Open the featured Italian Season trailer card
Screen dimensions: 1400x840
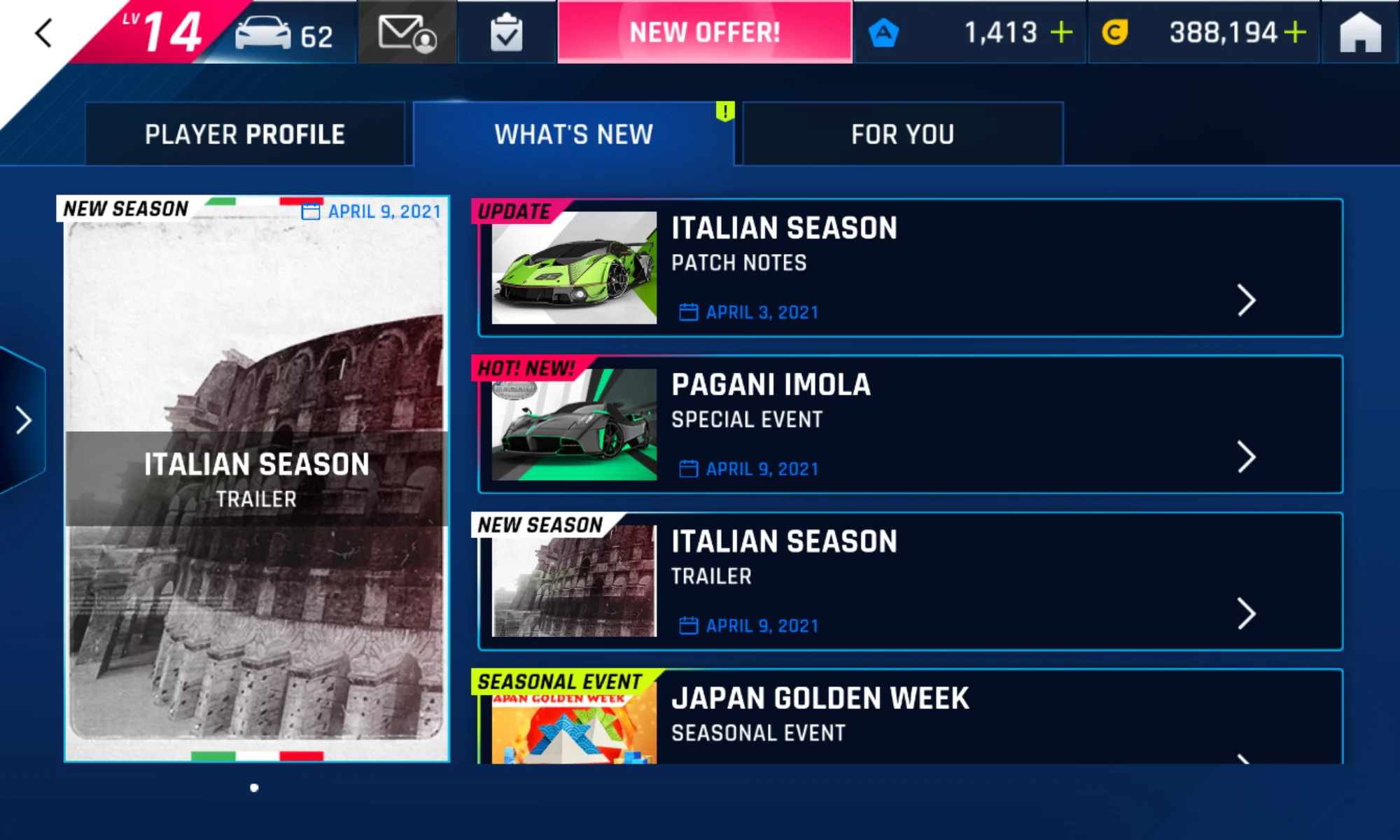[x=256, y=479]
